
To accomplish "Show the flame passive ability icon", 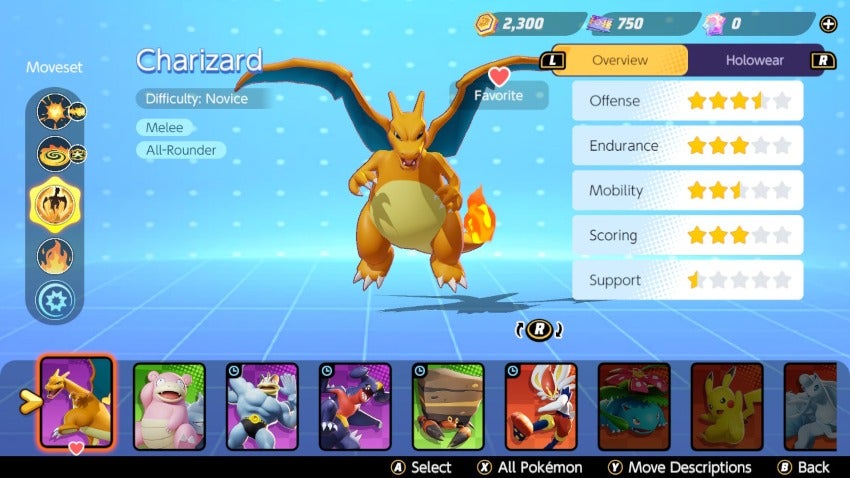I will click(54, 256).
